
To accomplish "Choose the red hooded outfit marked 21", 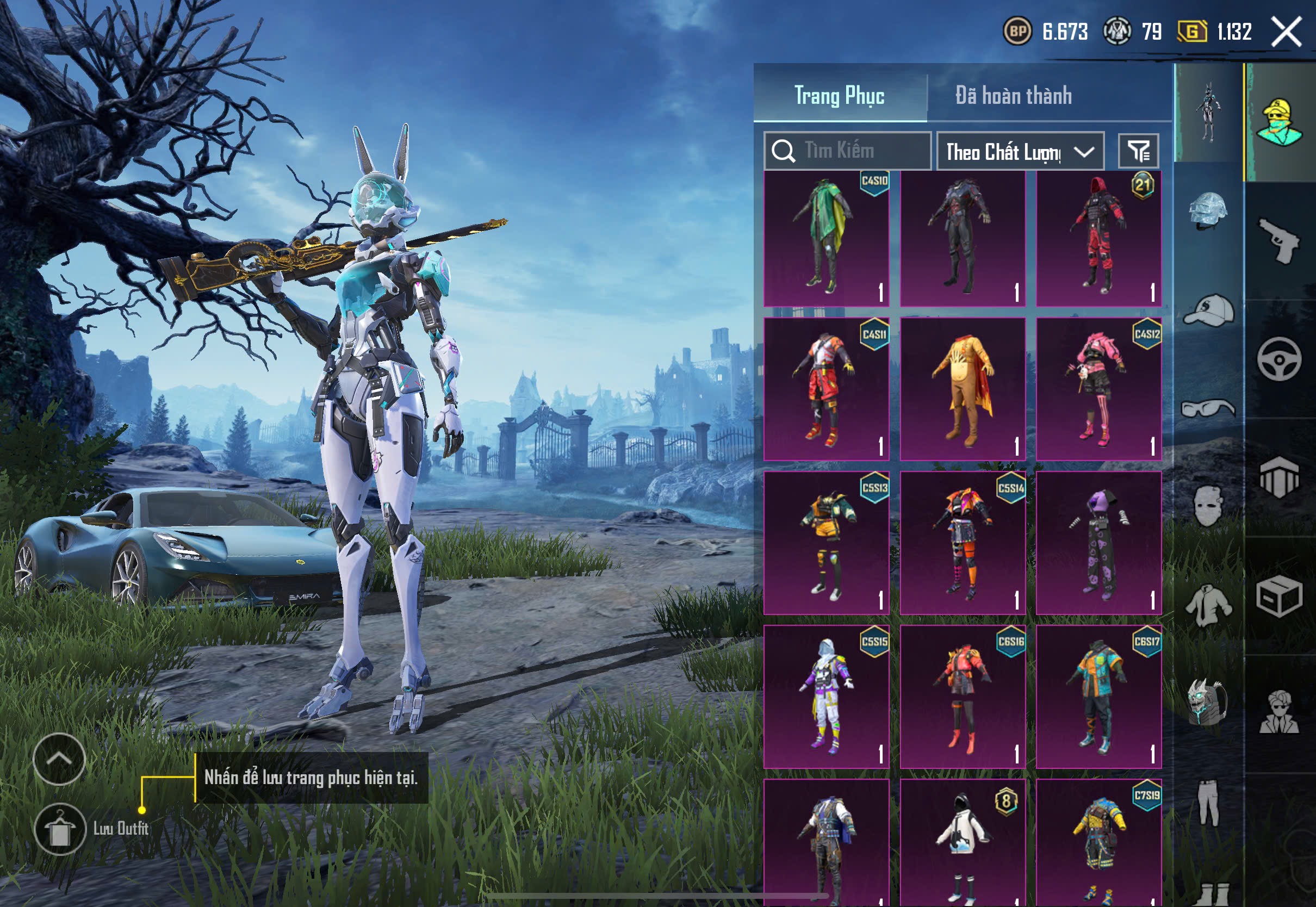I will point(1098,239).
